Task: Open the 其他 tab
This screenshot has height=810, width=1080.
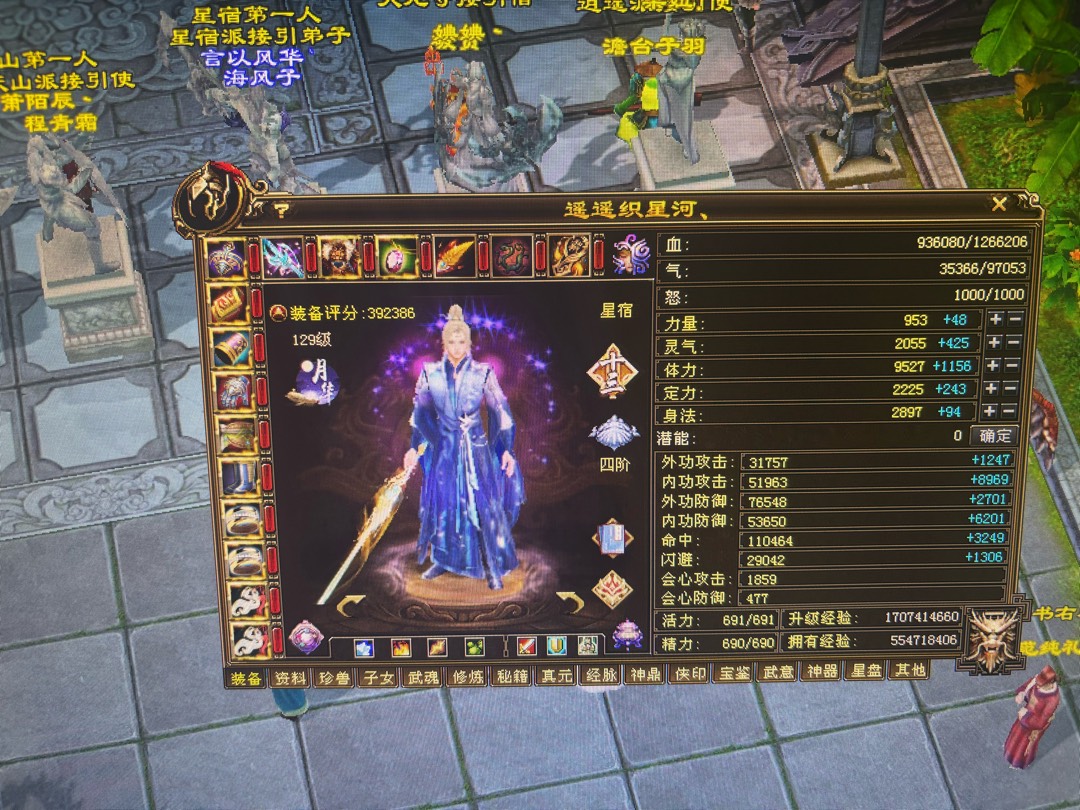Action: (x=908, y=670)
